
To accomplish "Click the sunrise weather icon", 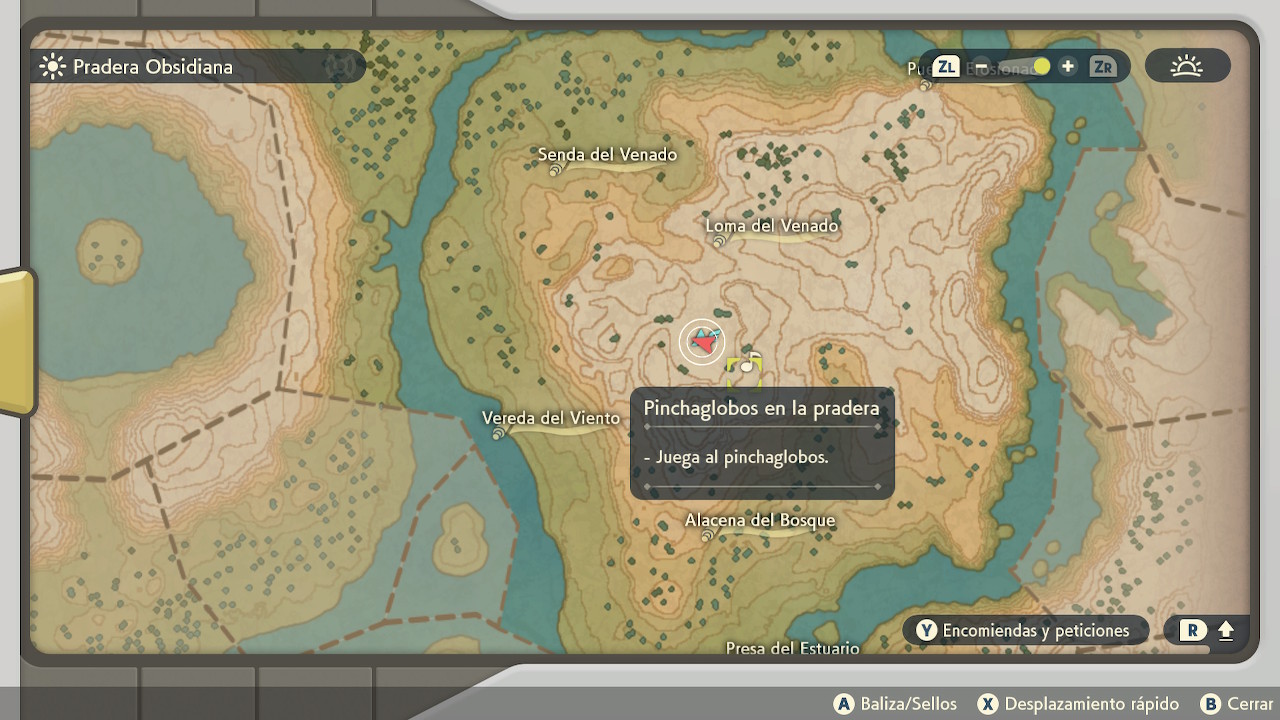I will (1187, 67).
